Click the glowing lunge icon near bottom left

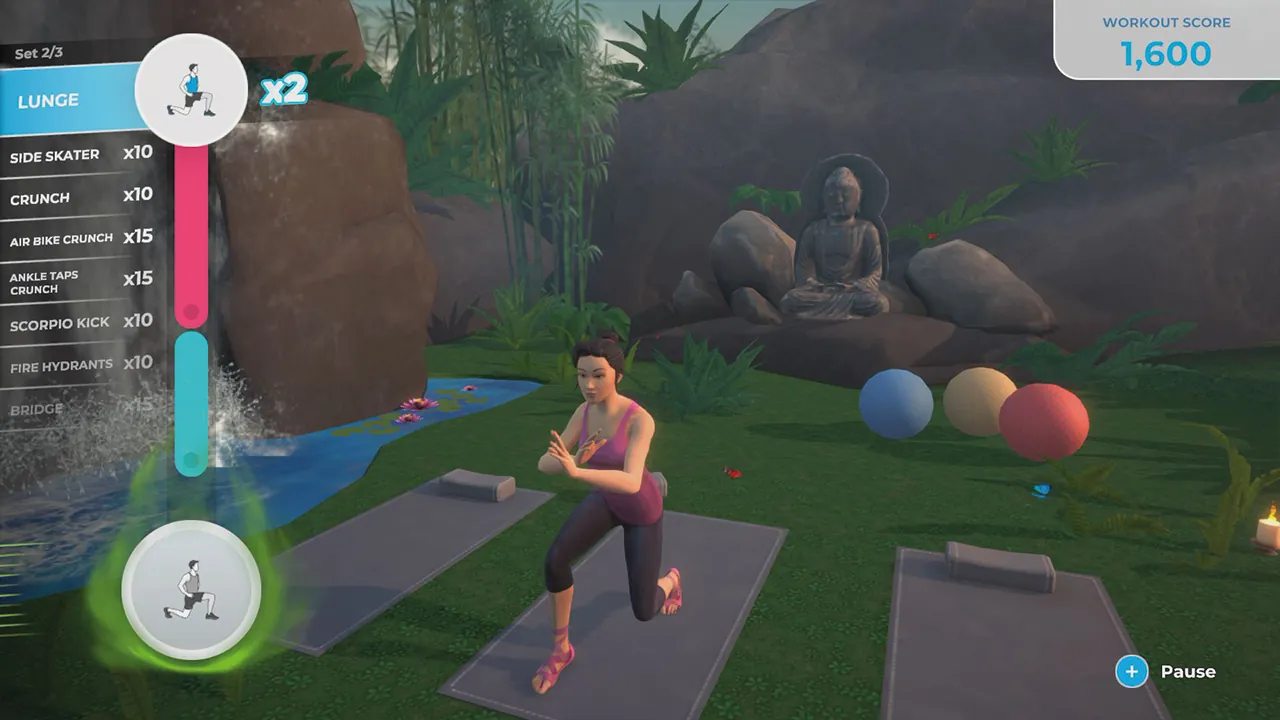click(190, 591)
